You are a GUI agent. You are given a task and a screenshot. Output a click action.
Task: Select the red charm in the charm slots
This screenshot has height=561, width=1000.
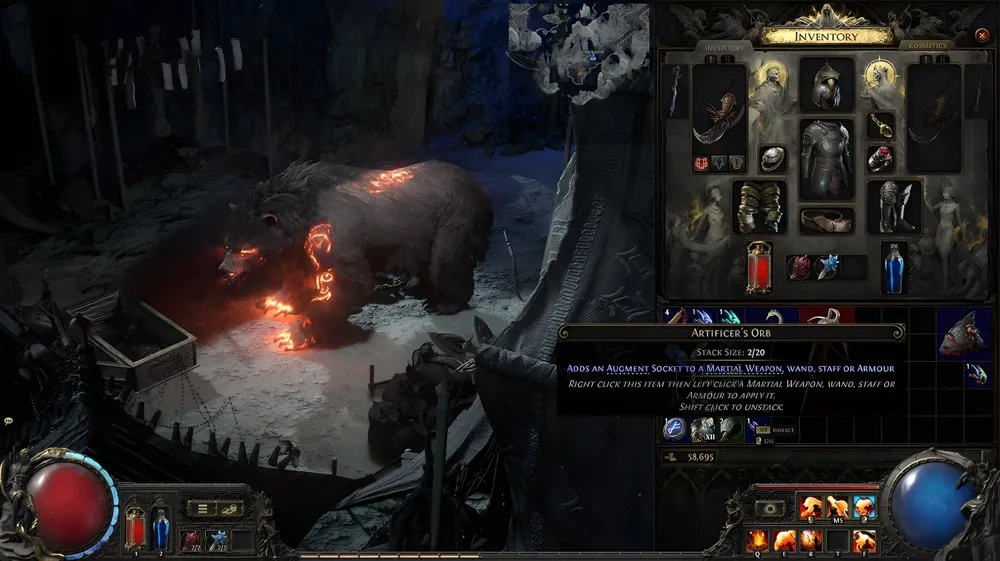(800, 267)
